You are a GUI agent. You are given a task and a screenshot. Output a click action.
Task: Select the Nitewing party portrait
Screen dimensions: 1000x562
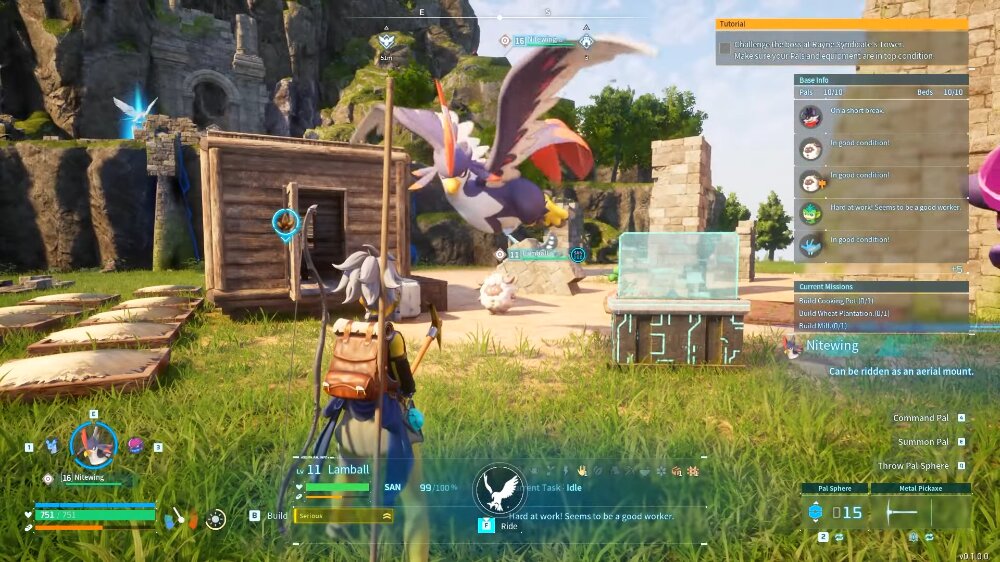[x=94, y=445]
